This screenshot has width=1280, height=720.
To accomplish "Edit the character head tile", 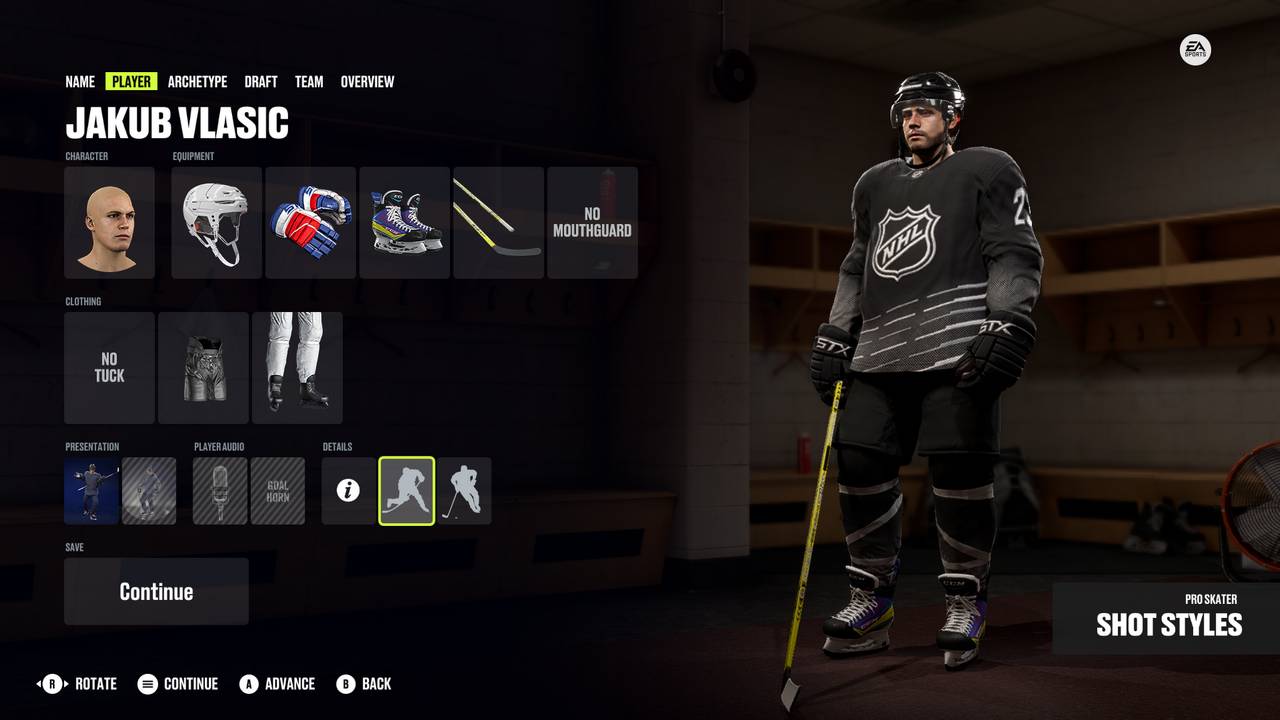I will [110, 222].
